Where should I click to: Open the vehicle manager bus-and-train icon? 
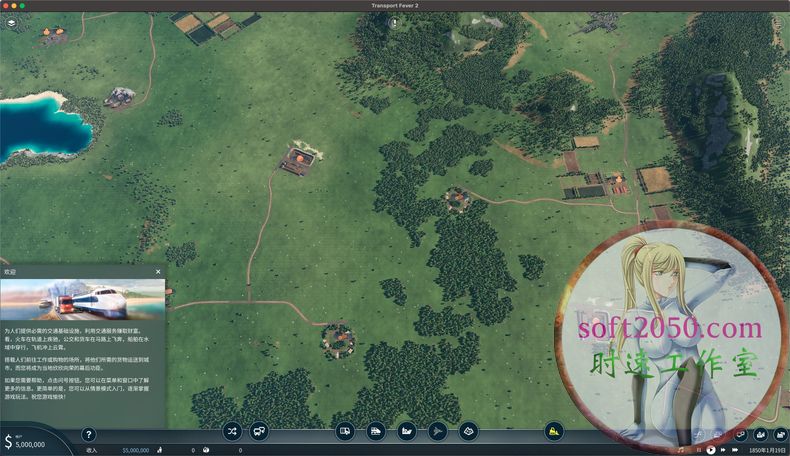[x=259, y=432]
